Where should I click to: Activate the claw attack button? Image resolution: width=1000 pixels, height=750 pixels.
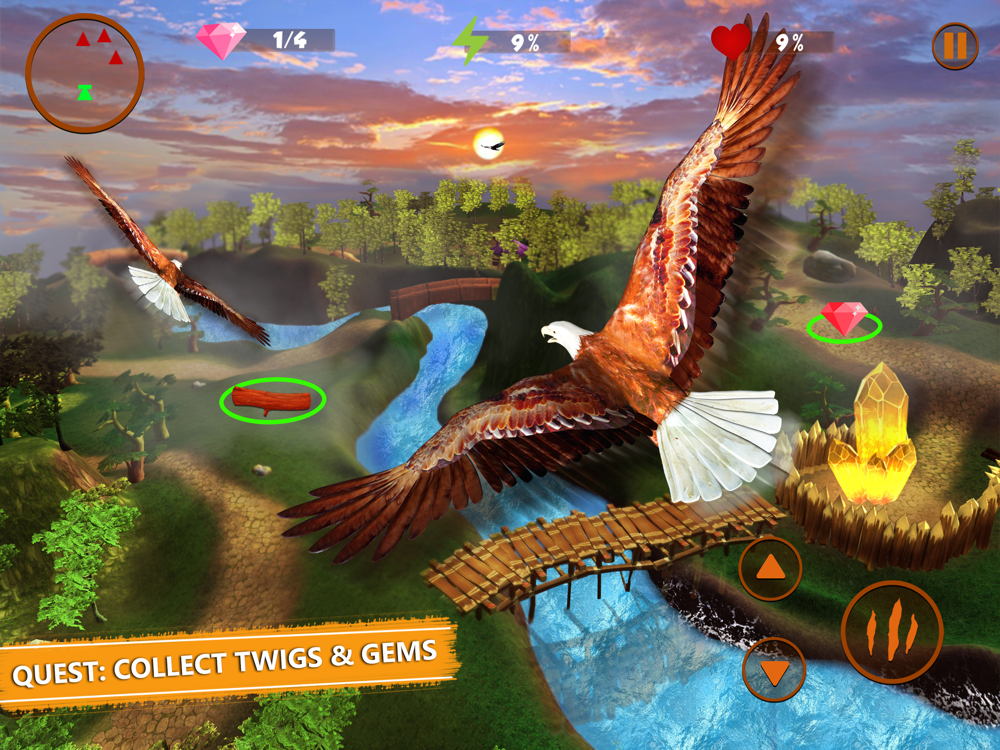pos(892,631)
